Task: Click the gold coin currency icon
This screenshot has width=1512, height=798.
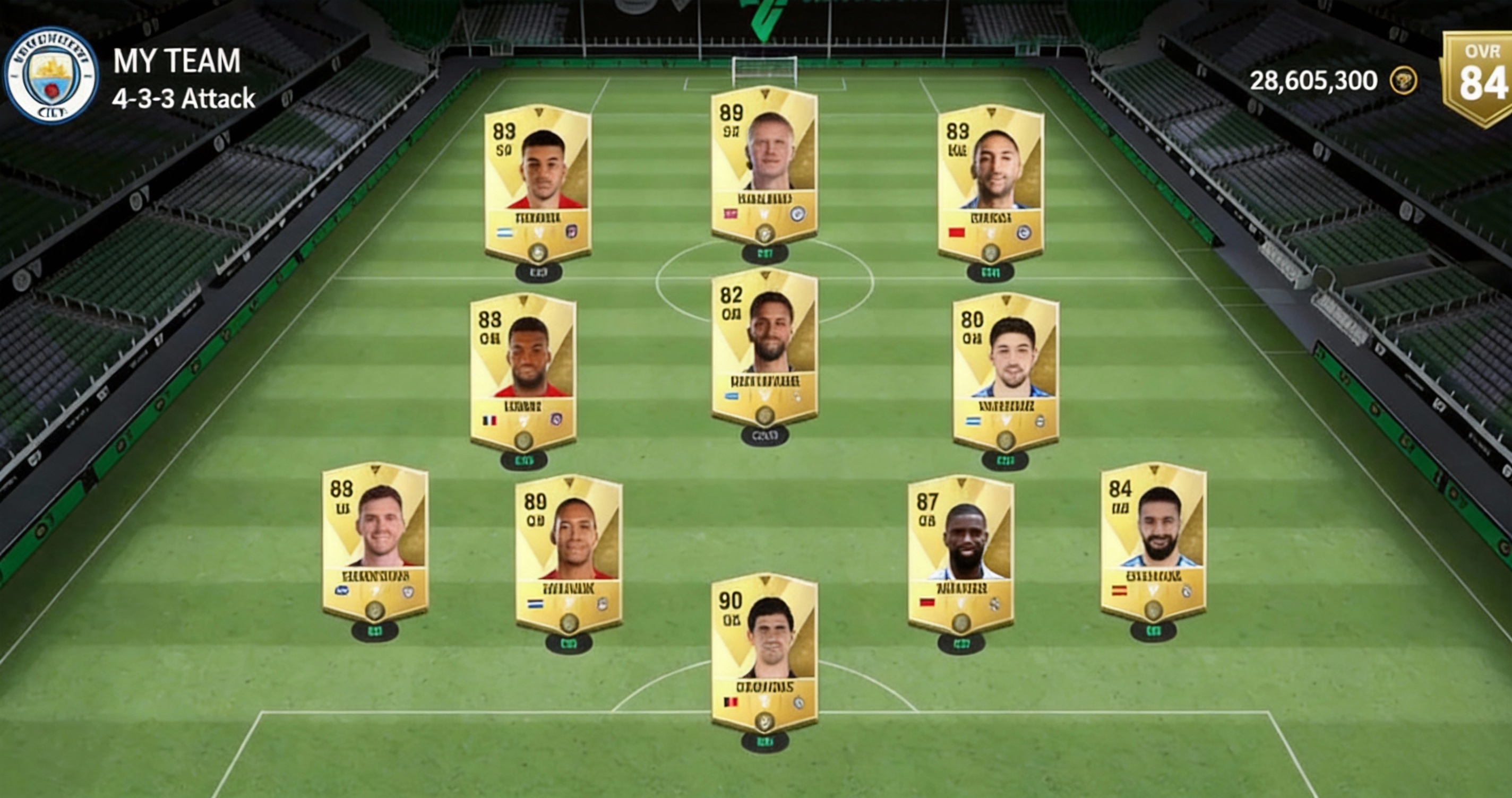Action: [1403, 81]
